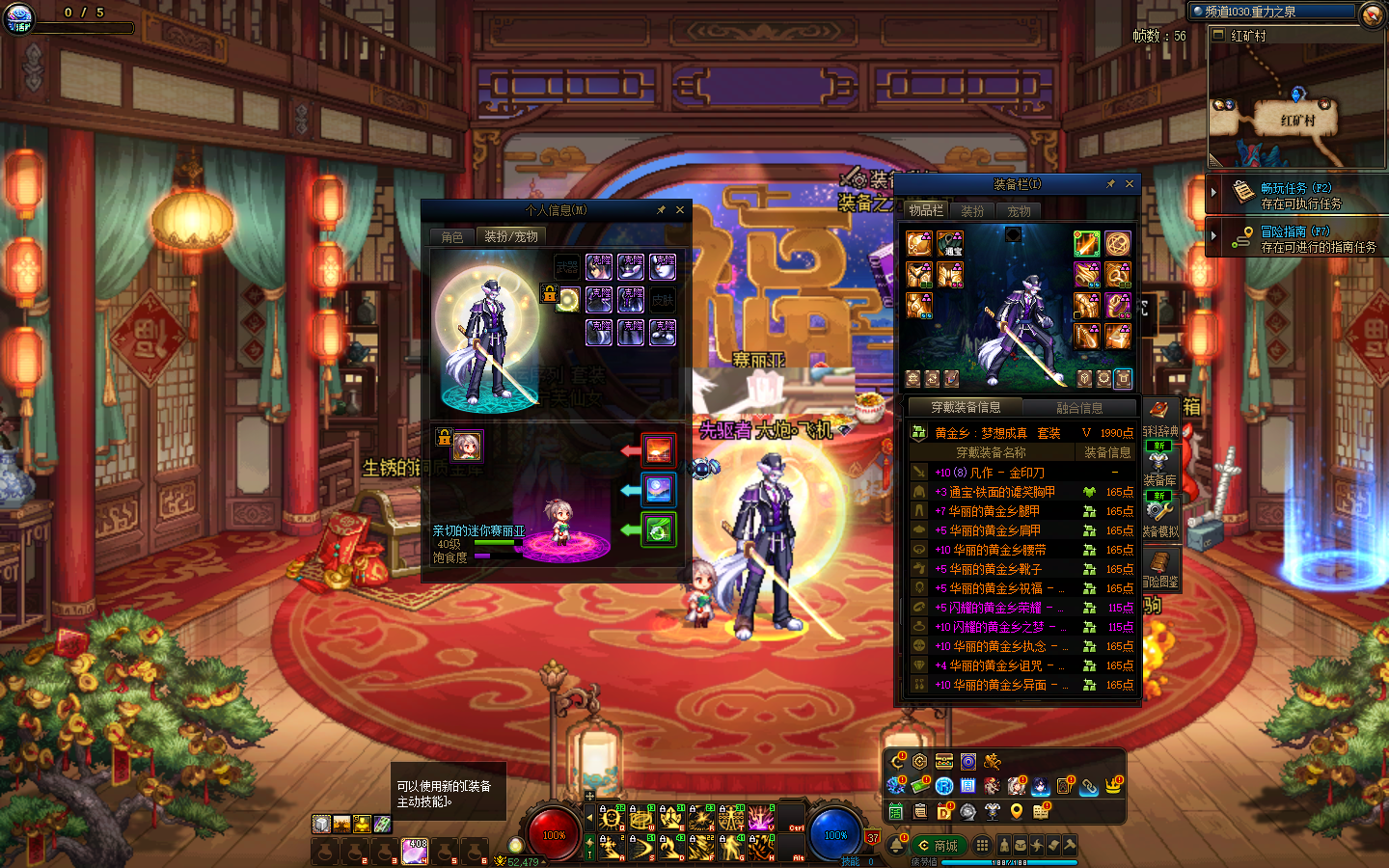View the 融合信息 fusion info tab

coord(1079,408)
